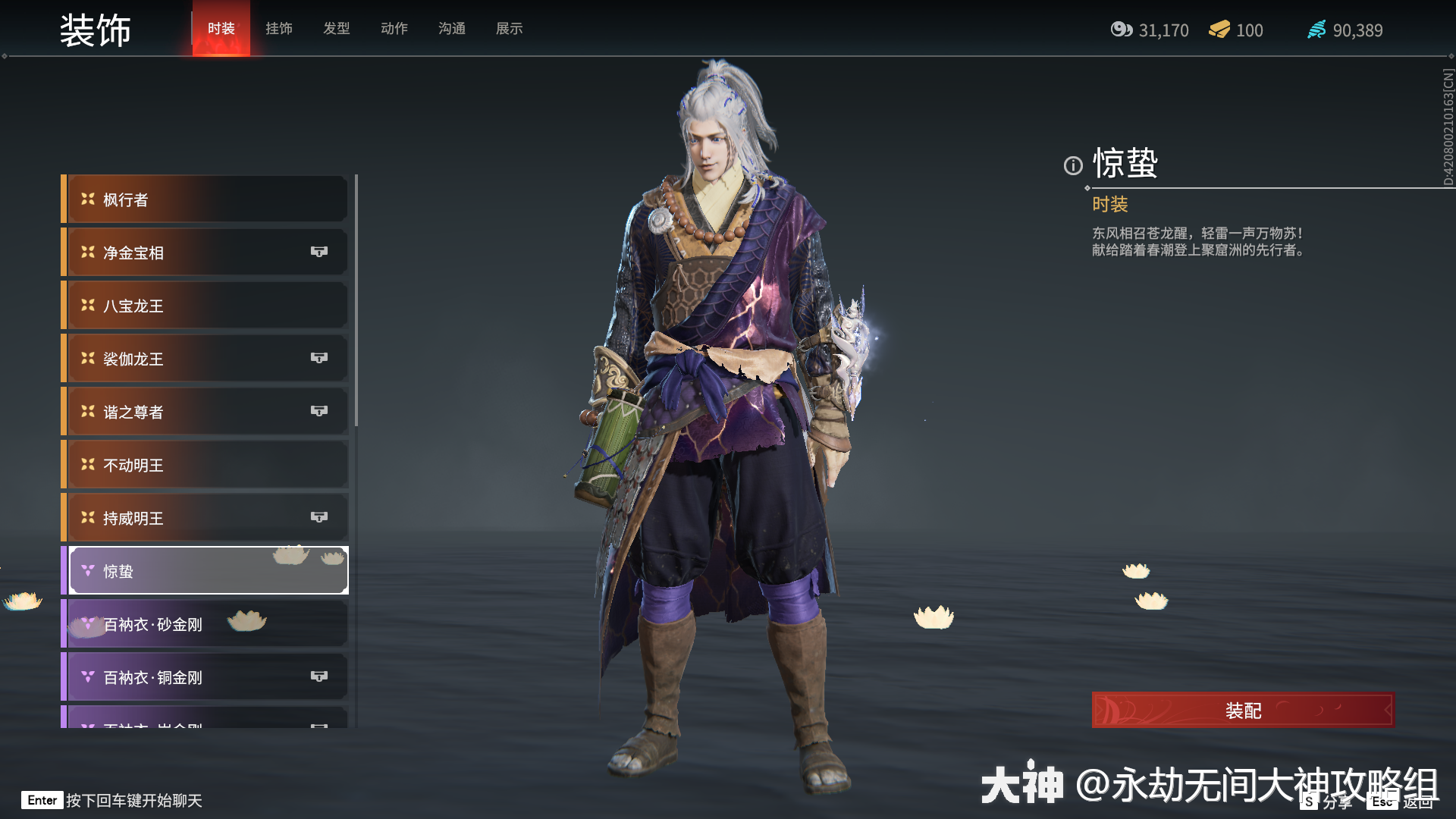Expand the 谐之尊者 outfit details
The height and width of the screenshot is (819, 1456).
205,411
